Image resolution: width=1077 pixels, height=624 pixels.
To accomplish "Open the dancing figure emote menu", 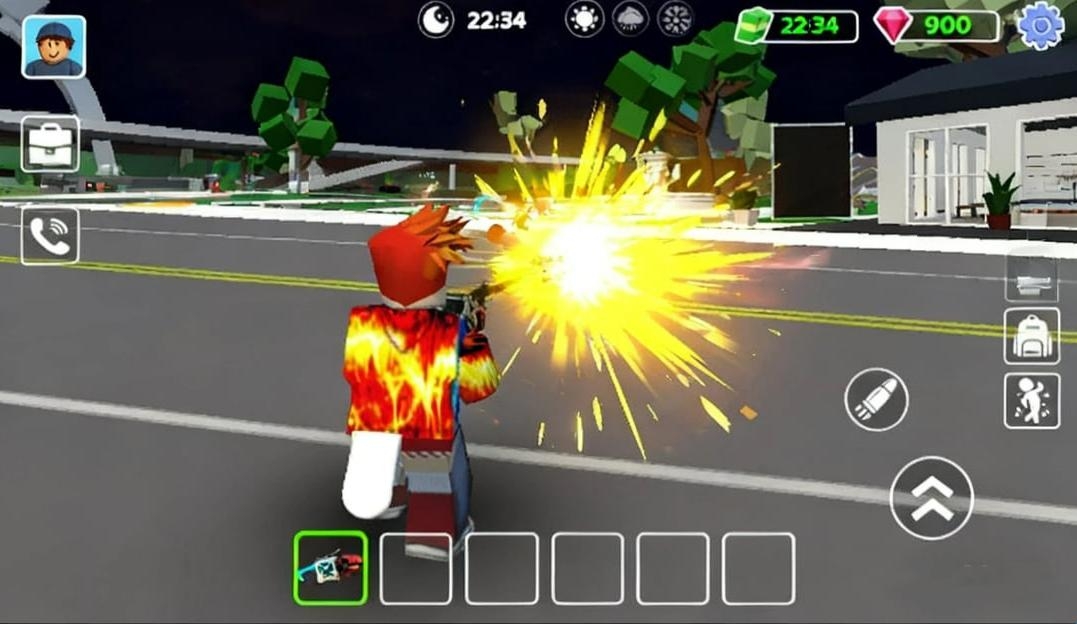I will (1031, 401).
